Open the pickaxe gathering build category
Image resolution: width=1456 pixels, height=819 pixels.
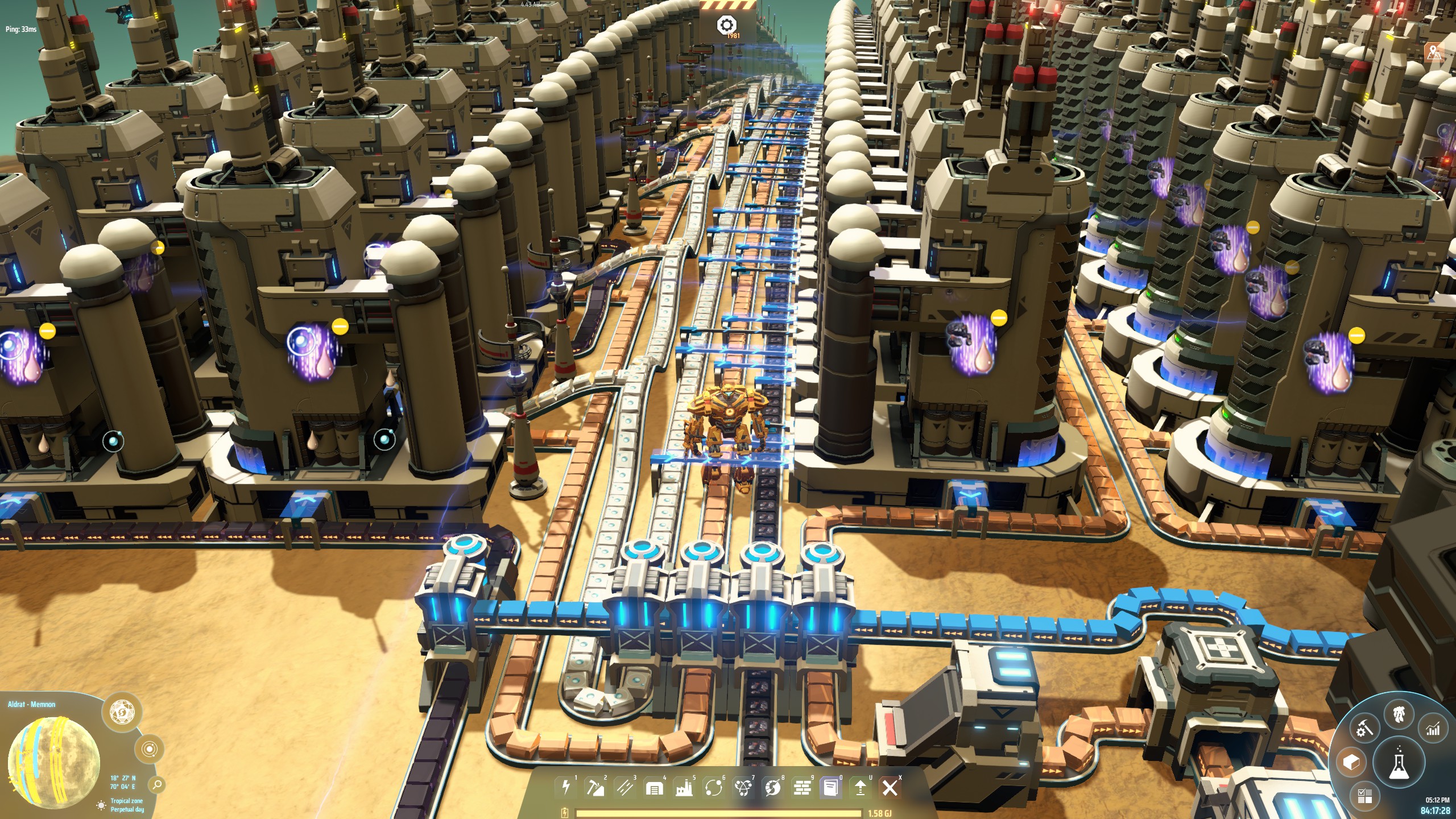point(595,787)
